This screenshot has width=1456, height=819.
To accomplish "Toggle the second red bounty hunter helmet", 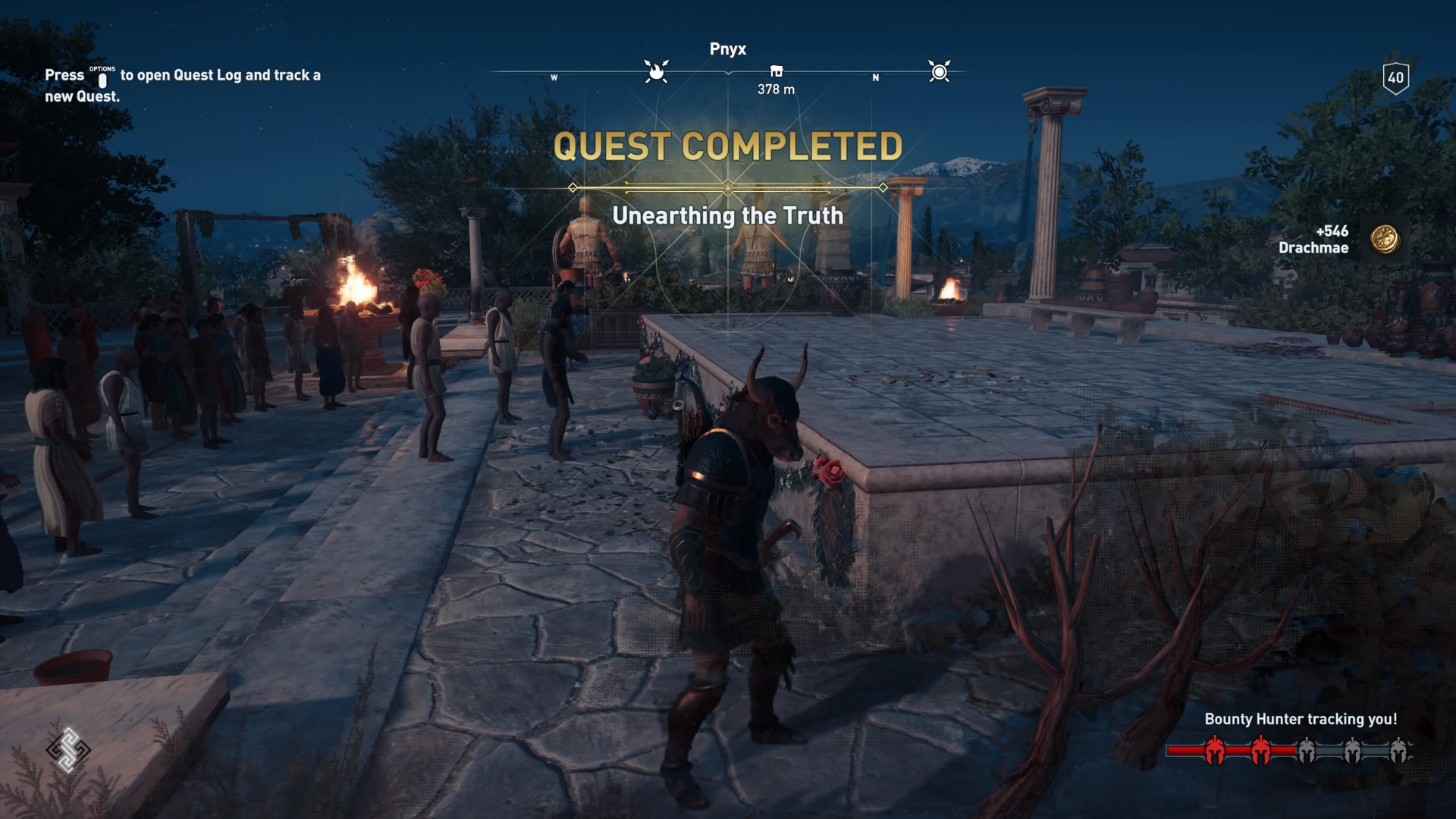I will [x=1260, y=751].
